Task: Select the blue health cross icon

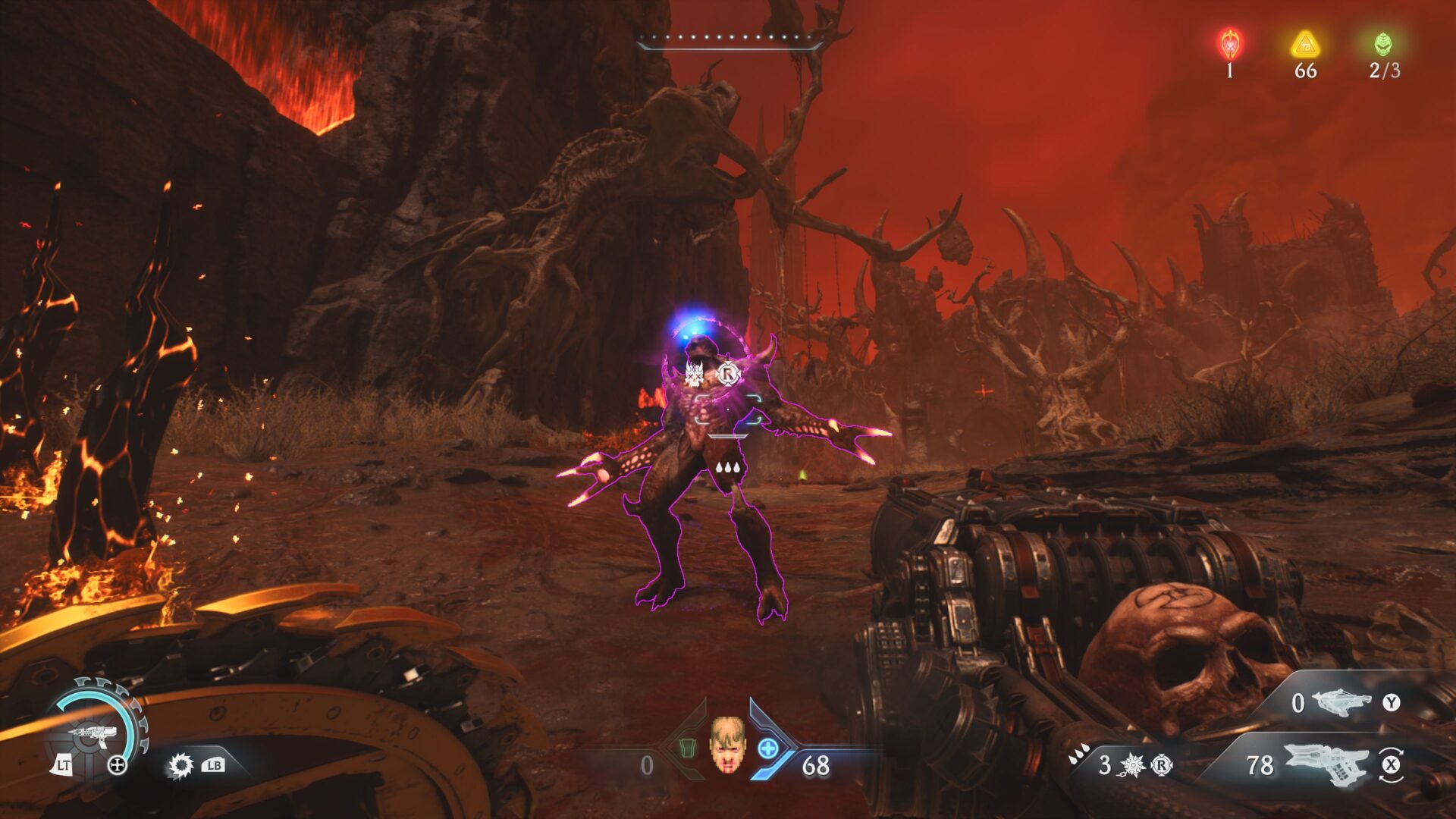Action: [x=768, y=748]
